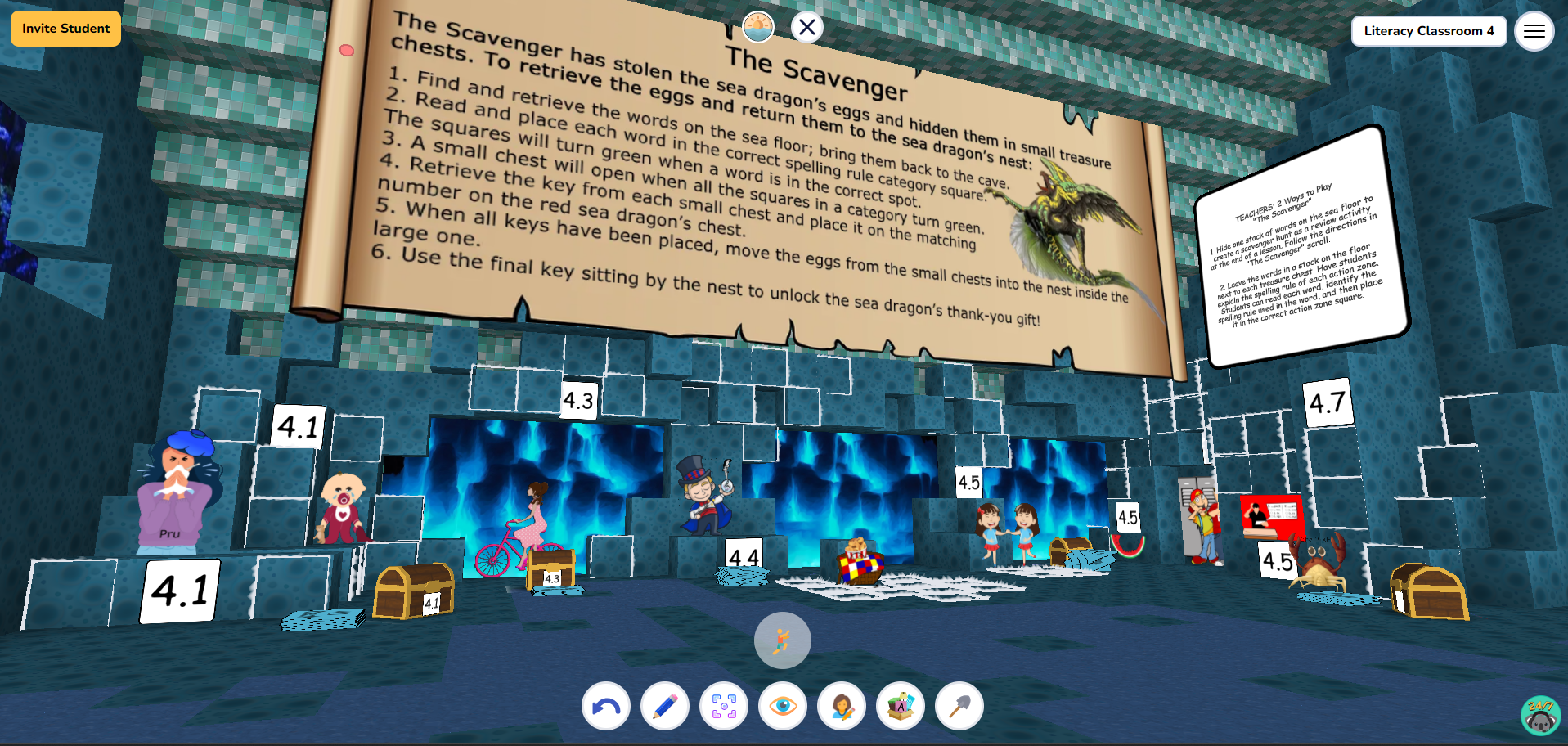
Task: Select the Shovel dig tool icon
Action: click(x=958, y=706)
